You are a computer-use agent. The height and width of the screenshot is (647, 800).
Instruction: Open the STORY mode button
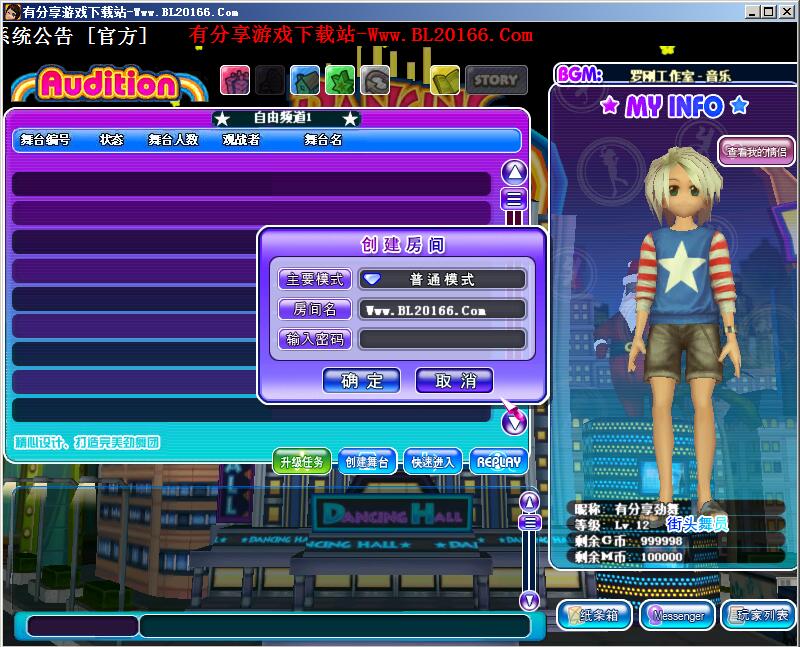click(x=496, y=79)
